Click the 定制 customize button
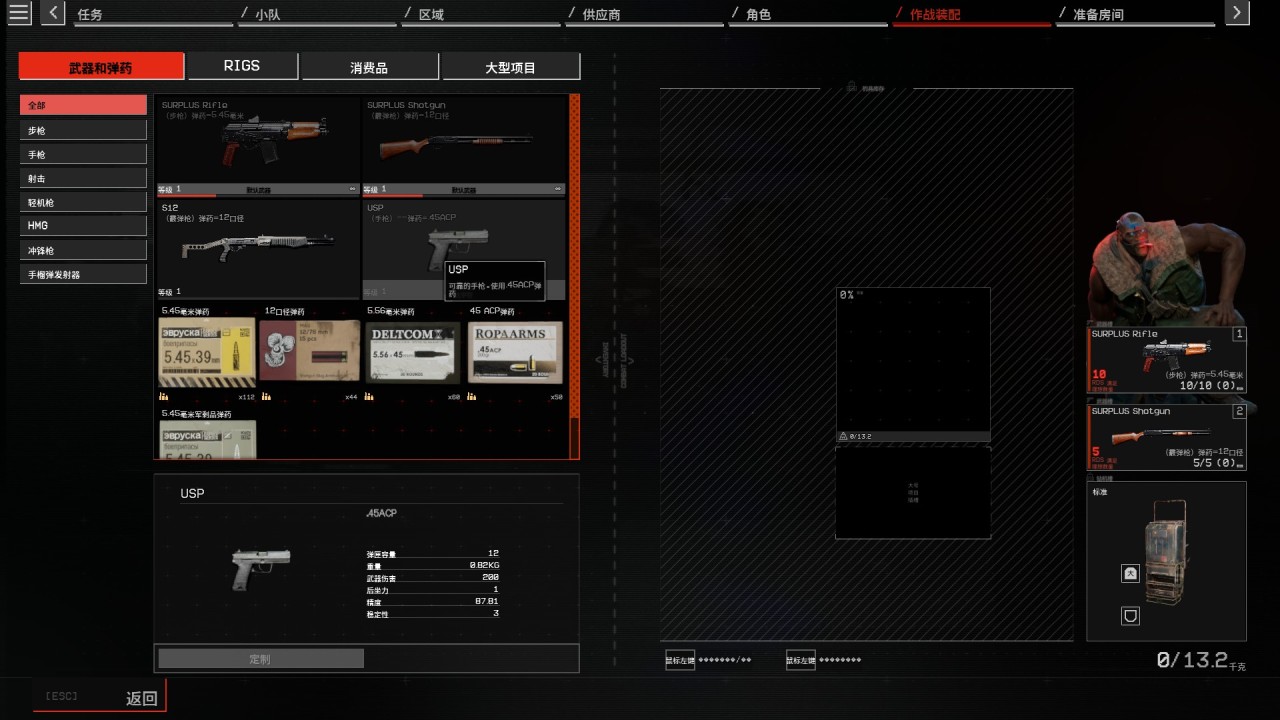The height and width of the screenshot is (720, 1280). tap(260, 659)
